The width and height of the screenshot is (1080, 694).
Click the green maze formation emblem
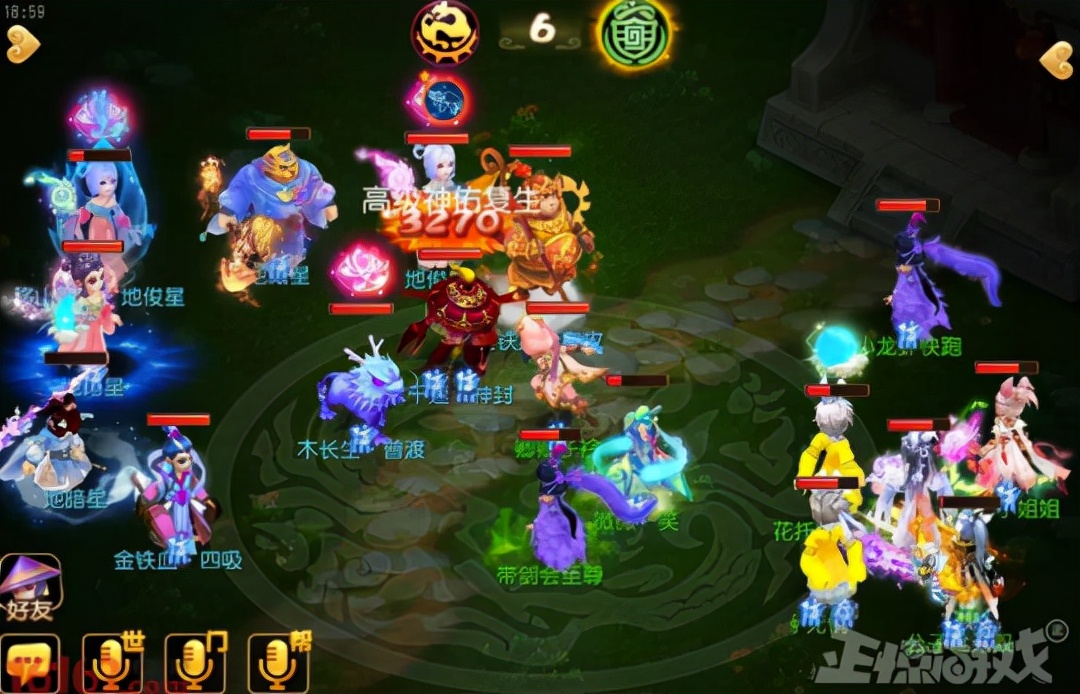point(635,33)
